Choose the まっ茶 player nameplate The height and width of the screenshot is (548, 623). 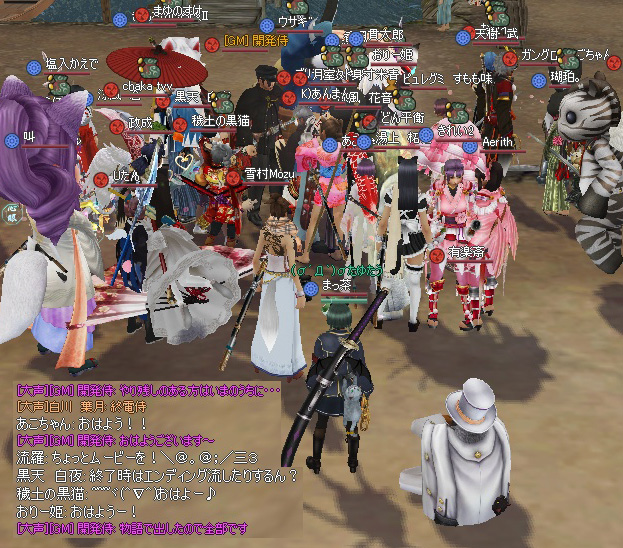(x=339, y=286)
